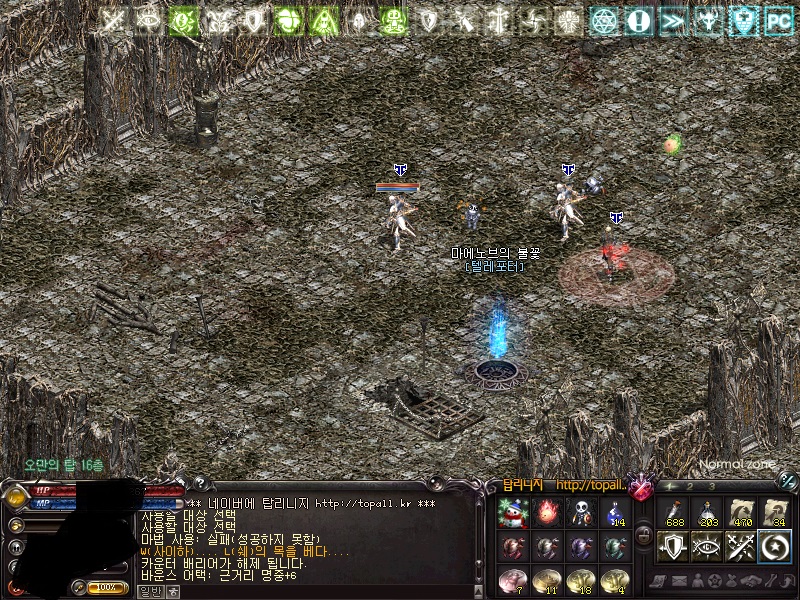Switch to hotbar page 2
This screenshot has width=800, height=600.
(690, 486)
